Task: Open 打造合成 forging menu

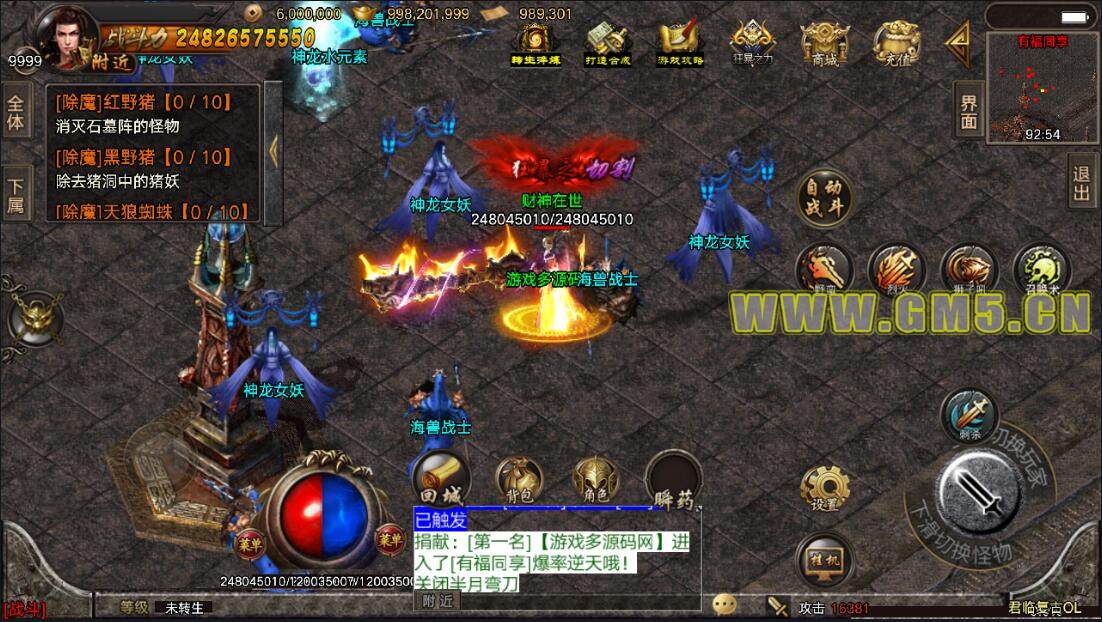Action: pos(607,44)
